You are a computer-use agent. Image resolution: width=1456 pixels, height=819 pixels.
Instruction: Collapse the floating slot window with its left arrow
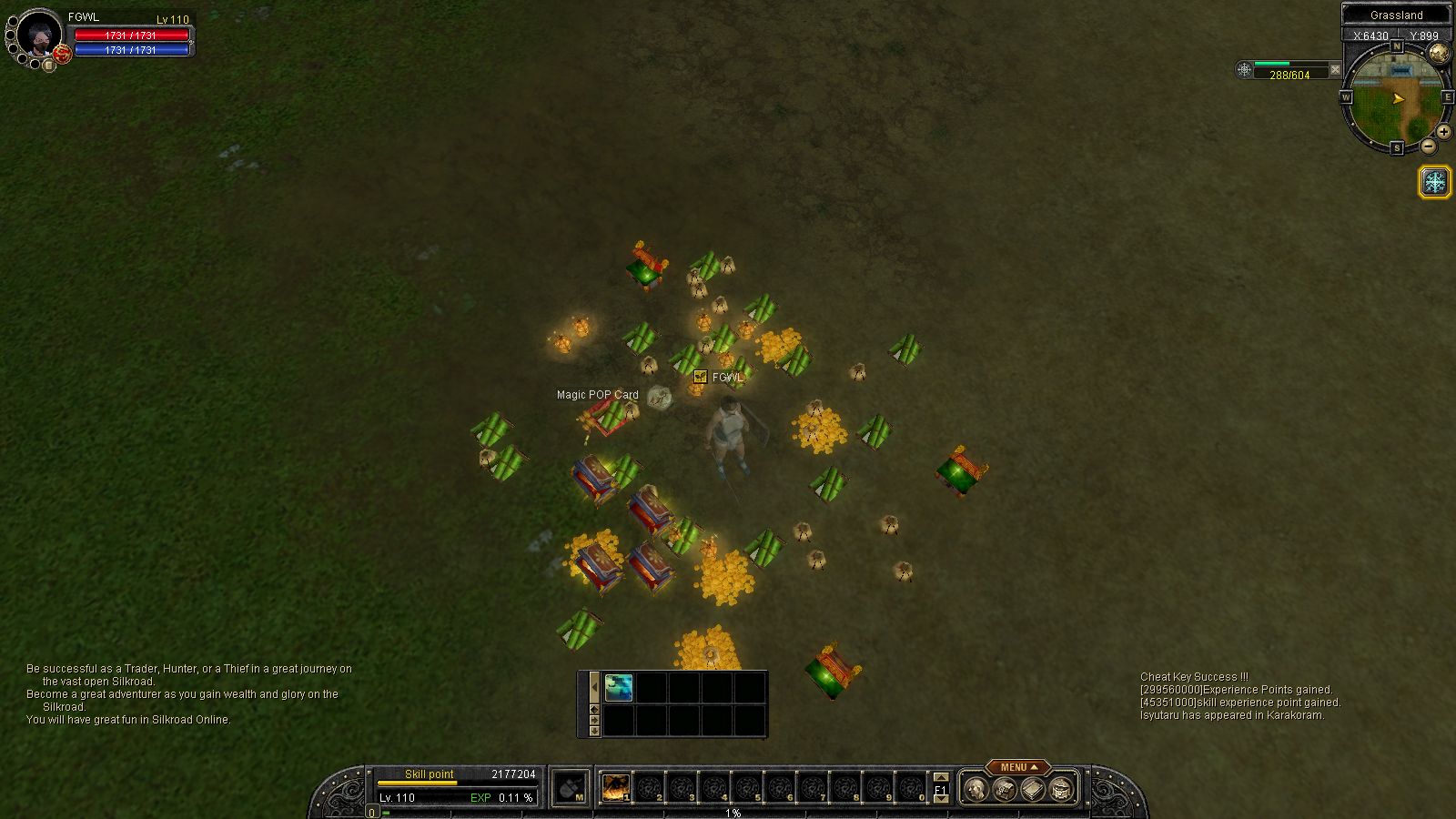(x=594, y=687)
